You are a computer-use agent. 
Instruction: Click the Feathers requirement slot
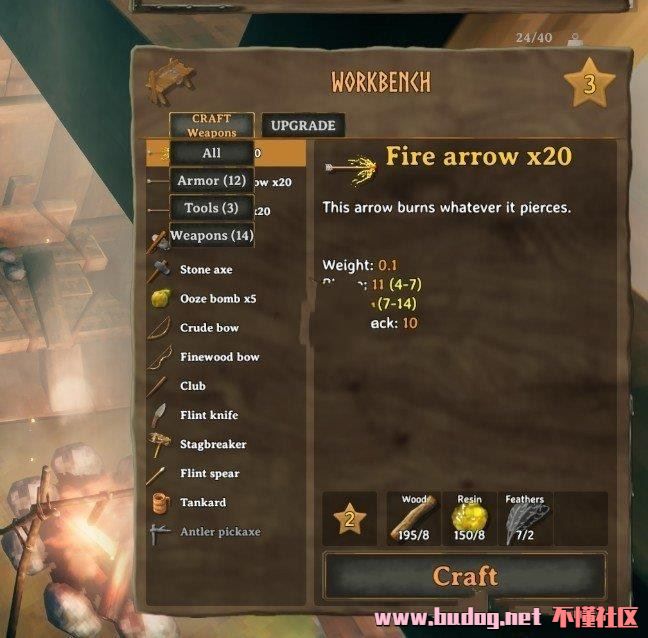click(525, 519)
